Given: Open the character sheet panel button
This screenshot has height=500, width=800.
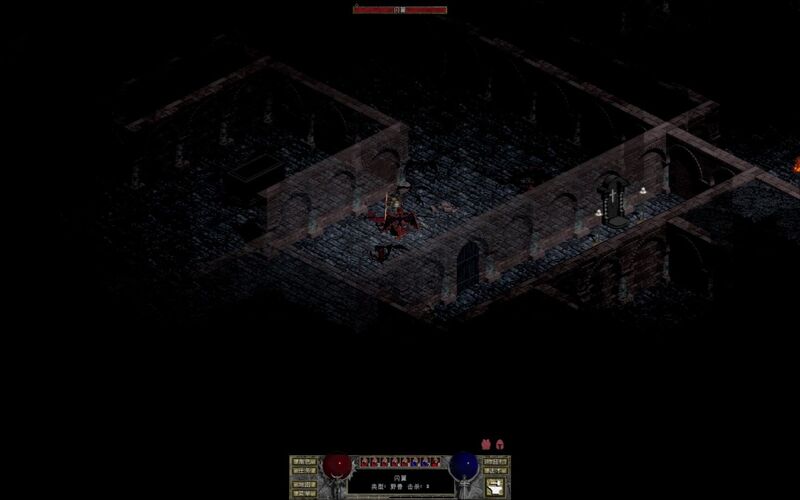Looking at the screenshot, I should (303, 462).
